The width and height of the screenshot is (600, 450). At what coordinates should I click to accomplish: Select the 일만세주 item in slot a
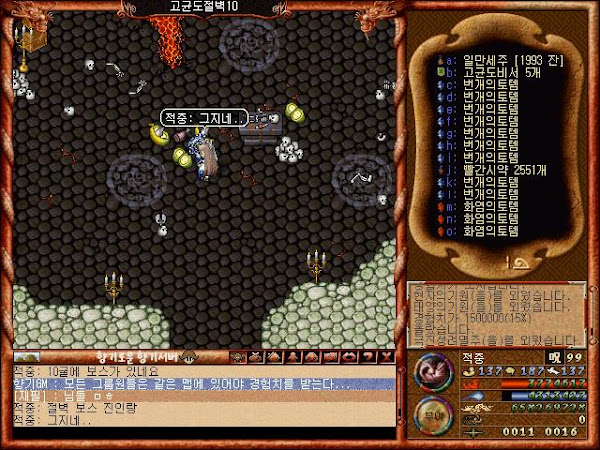[x=492, y=60]
